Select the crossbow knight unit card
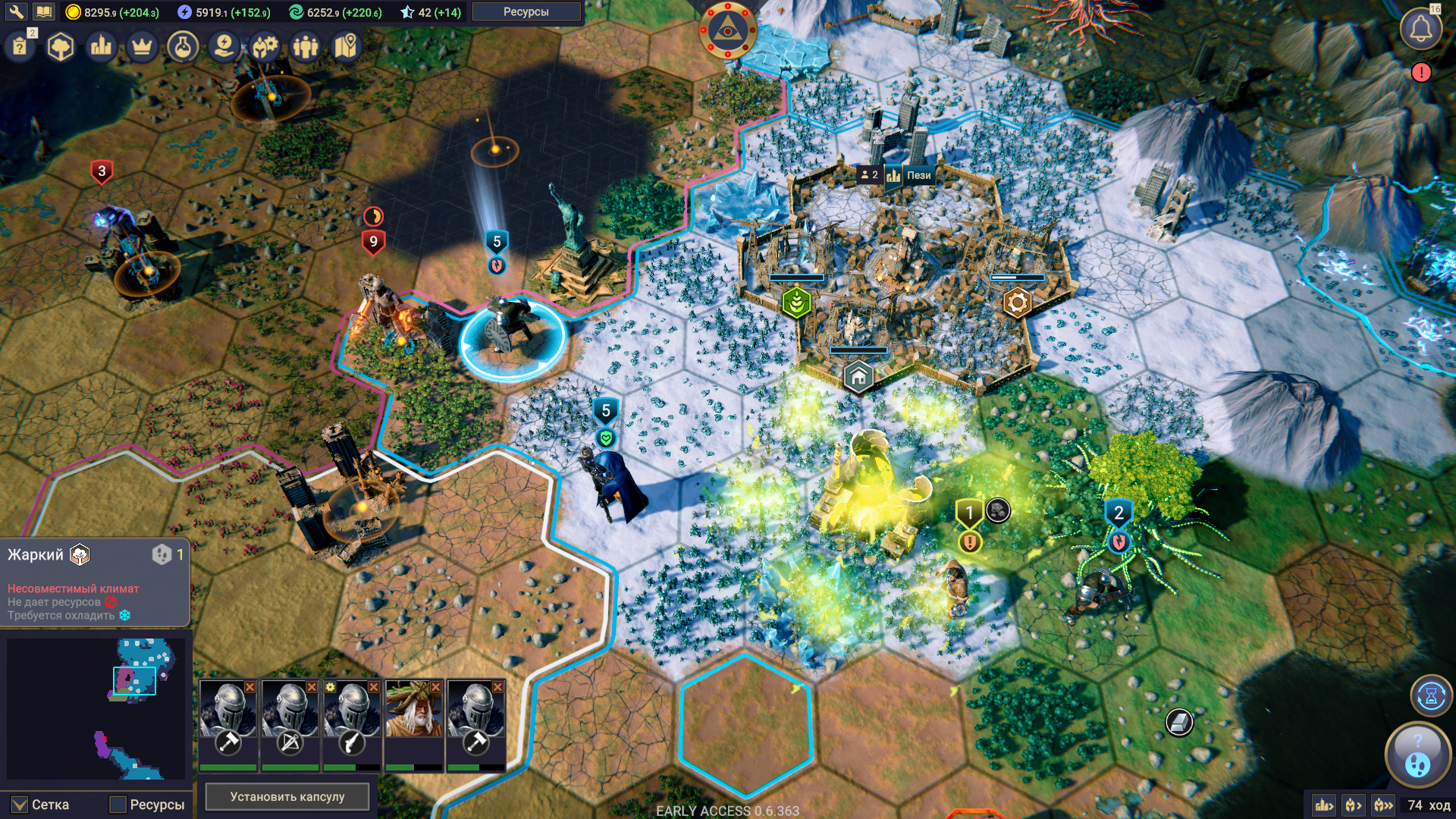This screenshot has width=1456, height=819. pyautogui.click(x=290, y=717)
